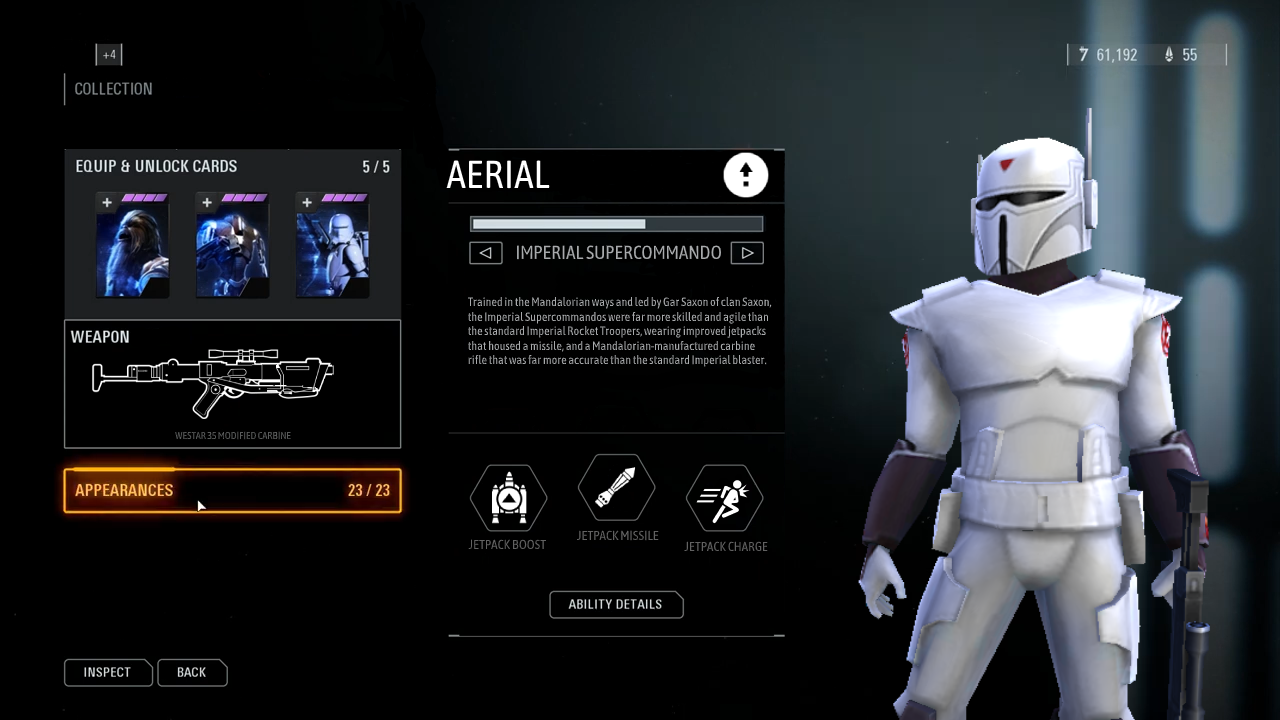Click the Inspect button
This screenshot has width=1280, height=720.
click(107, 672)
